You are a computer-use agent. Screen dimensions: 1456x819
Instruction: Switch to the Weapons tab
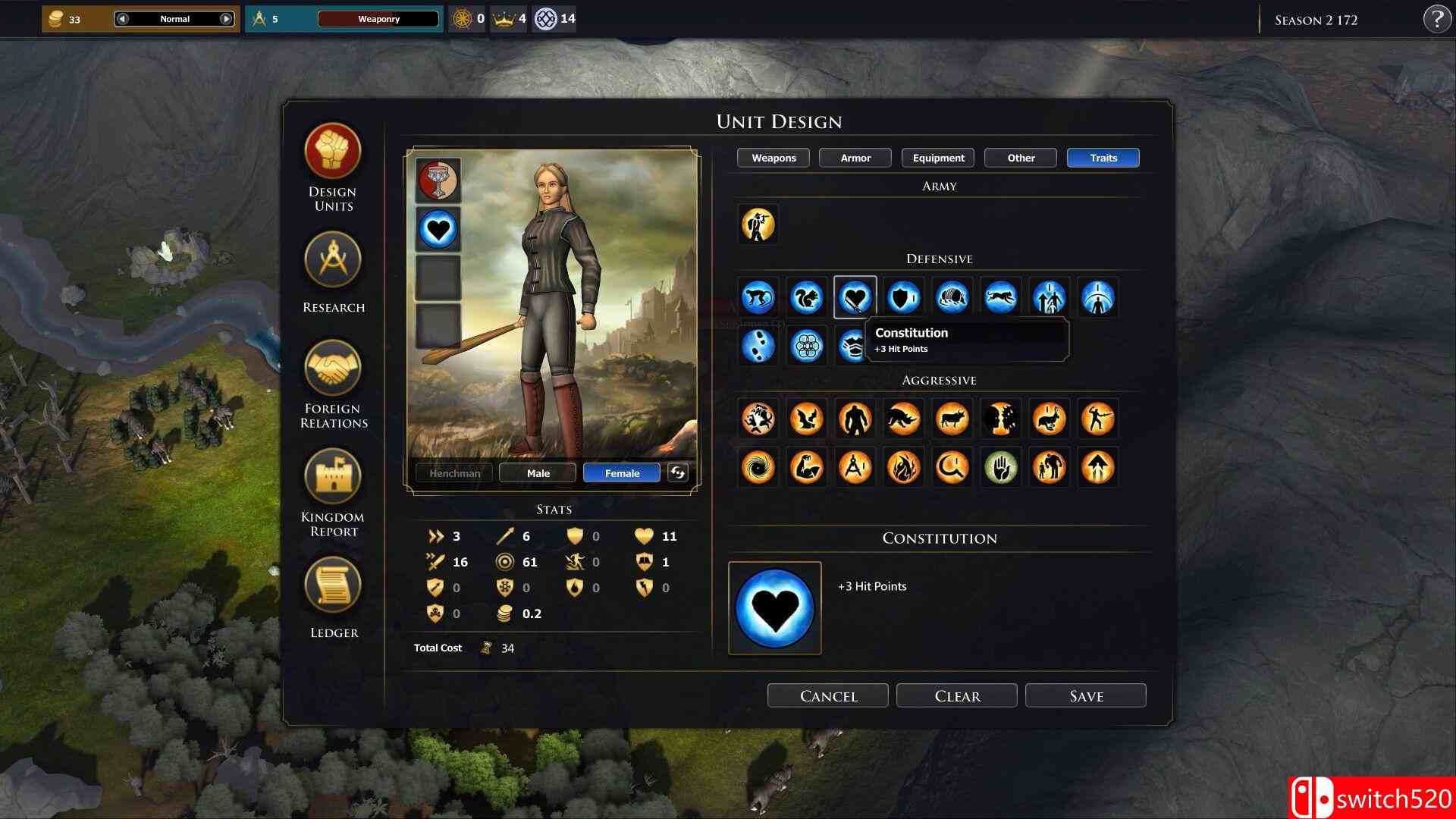click(x=773, y=158)
